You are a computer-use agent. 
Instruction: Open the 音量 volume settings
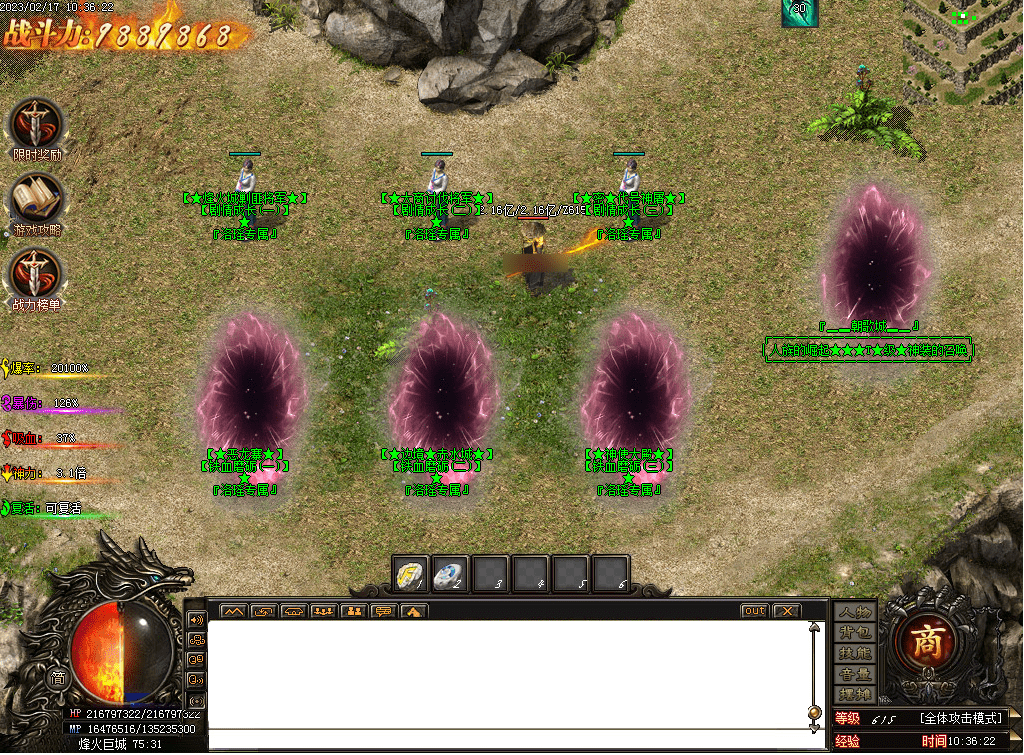click(855, 674)
